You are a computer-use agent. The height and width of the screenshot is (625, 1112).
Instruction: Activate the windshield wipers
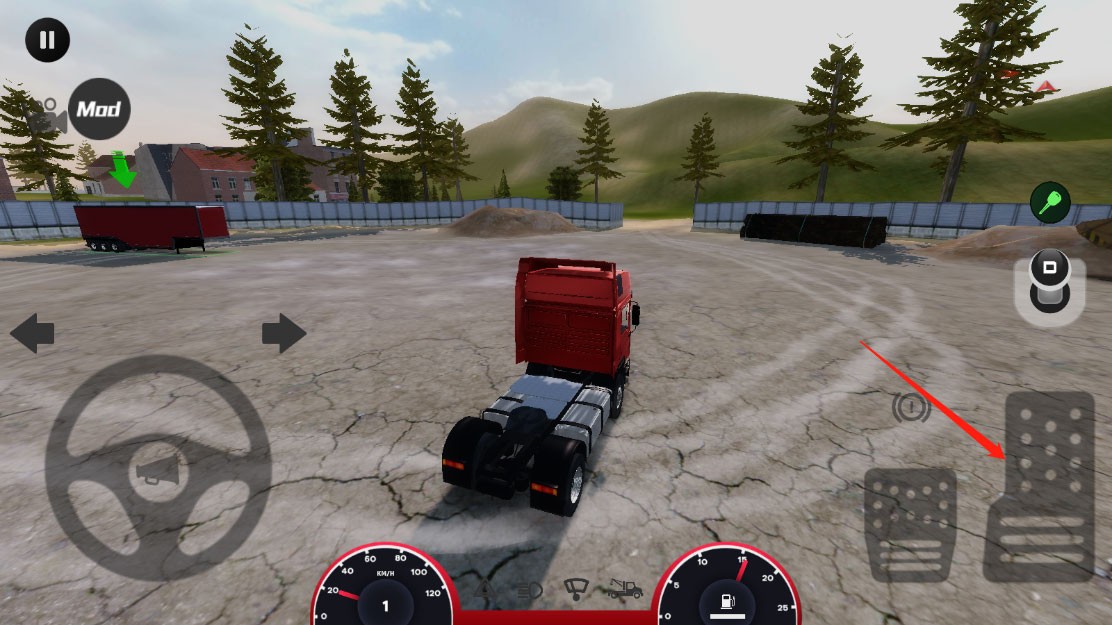click(x=575, y=589)
